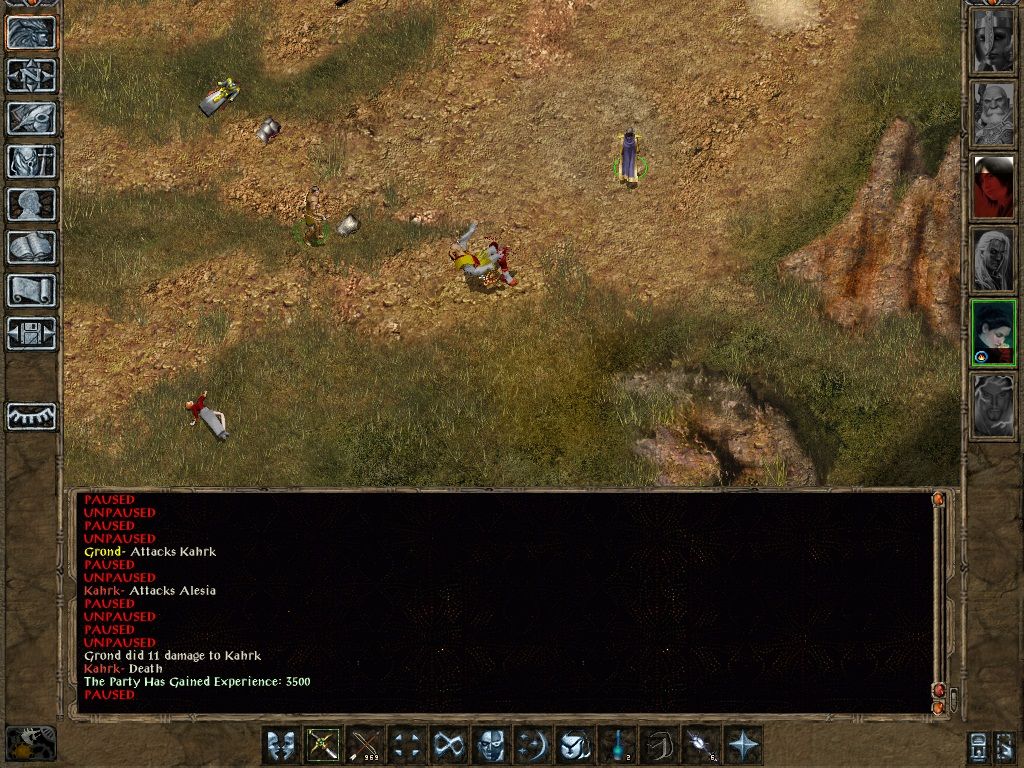This screenshot has height=768, width=1024.
Task: Open the twin masks dialogue action
Action: [x=281, y=745]
